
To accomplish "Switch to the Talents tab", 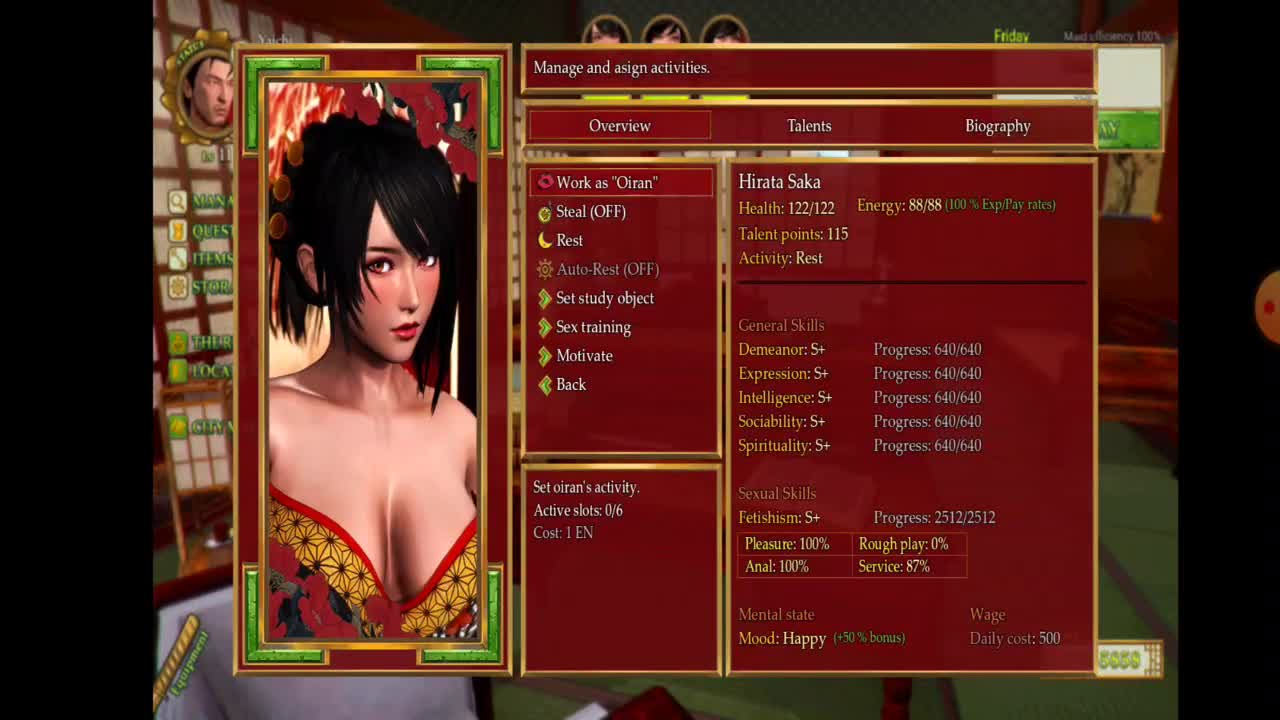I will pyautogui.click(x=809, y=126).
